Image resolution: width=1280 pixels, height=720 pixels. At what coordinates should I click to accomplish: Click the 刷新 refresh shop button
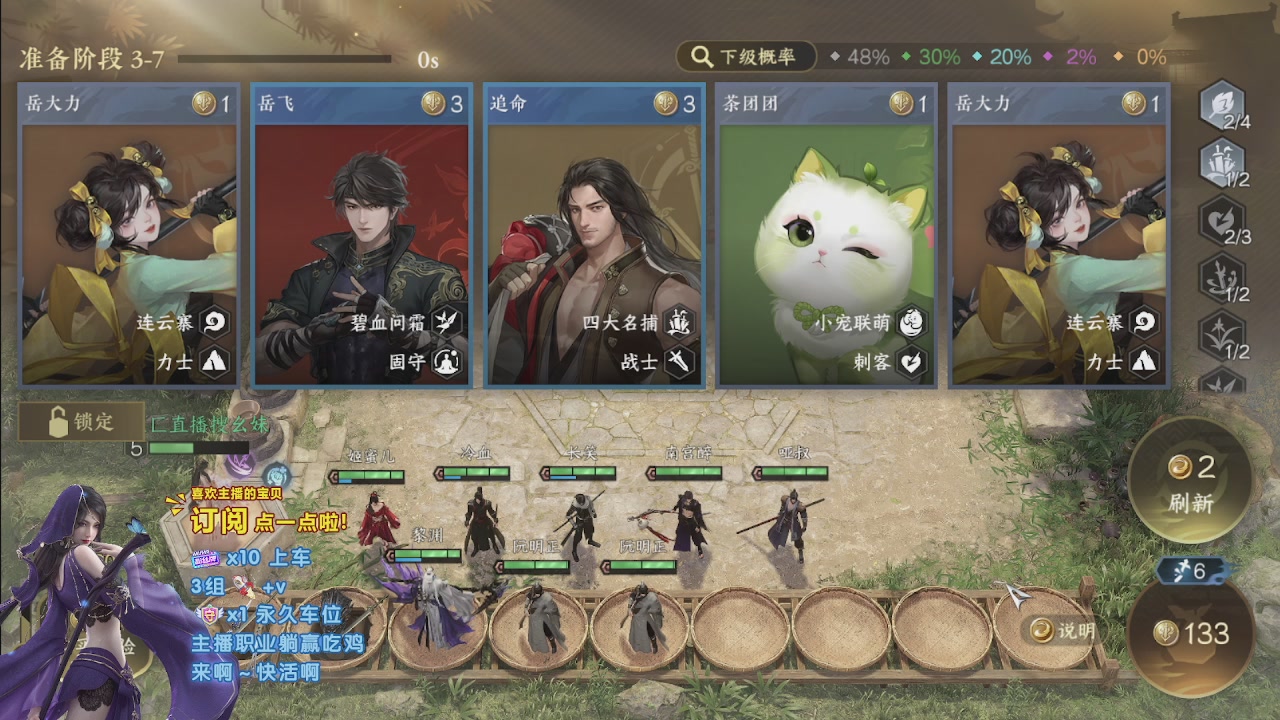click(1190, 482)
